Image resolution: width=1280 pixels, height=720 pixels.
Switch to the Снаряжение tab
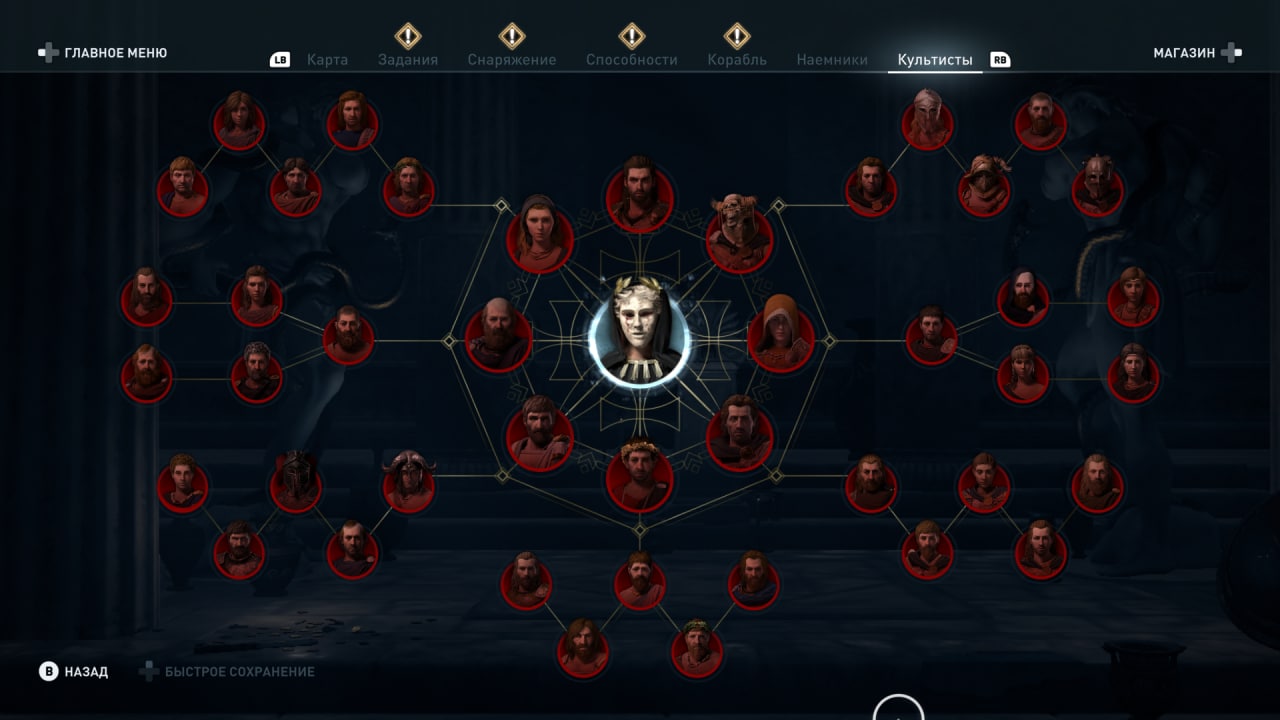tap(511, 60)
